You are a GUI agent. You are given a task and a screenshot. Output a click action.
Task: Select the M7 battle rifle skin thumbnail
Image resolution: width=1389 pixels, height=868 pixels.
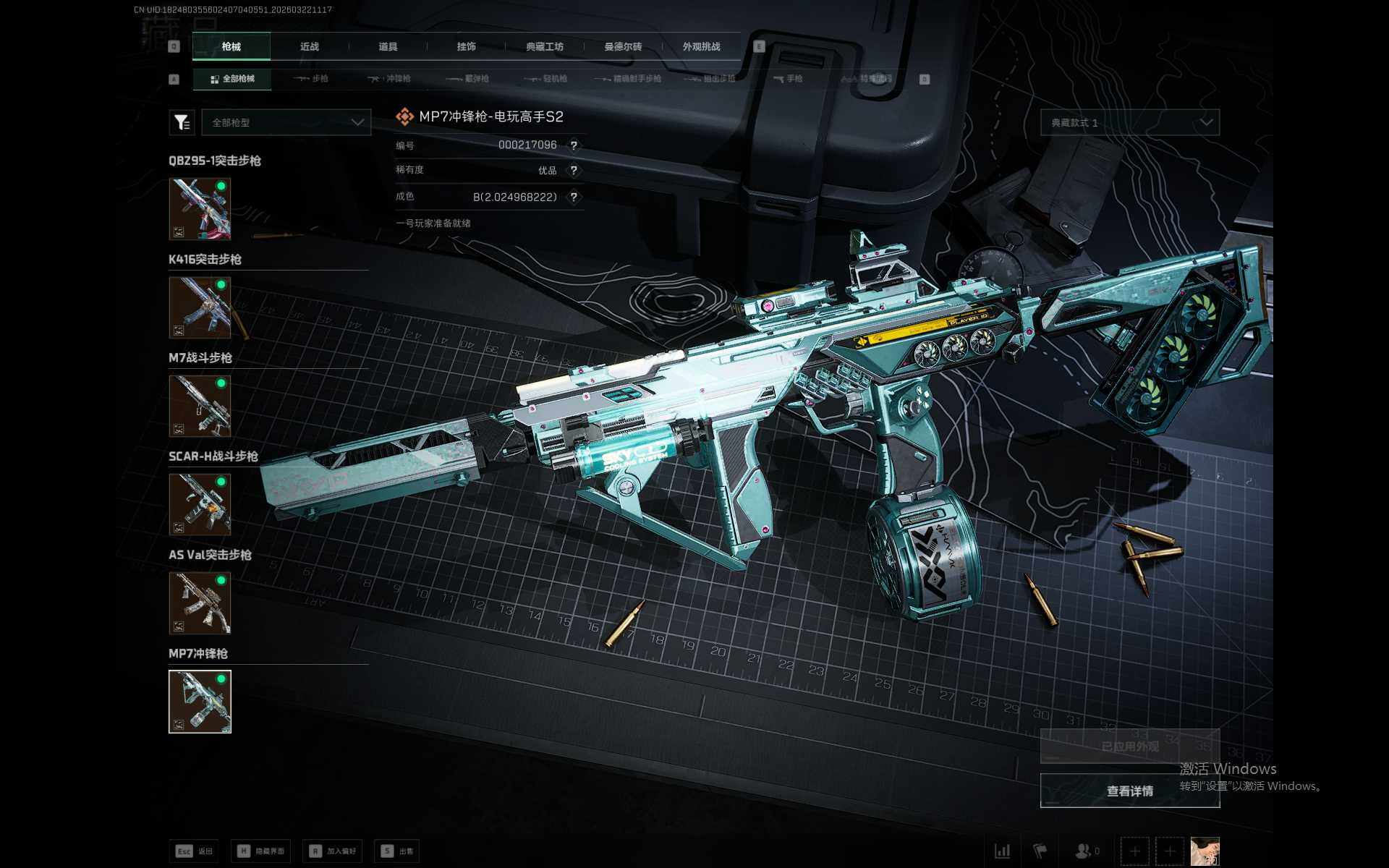200,406
